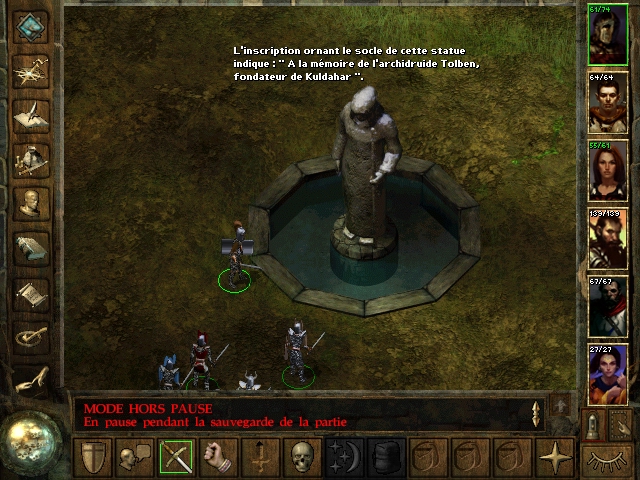Screen dimensions: 640x480
Task: Click the closed eye rest button
Action: click(607, 460)
